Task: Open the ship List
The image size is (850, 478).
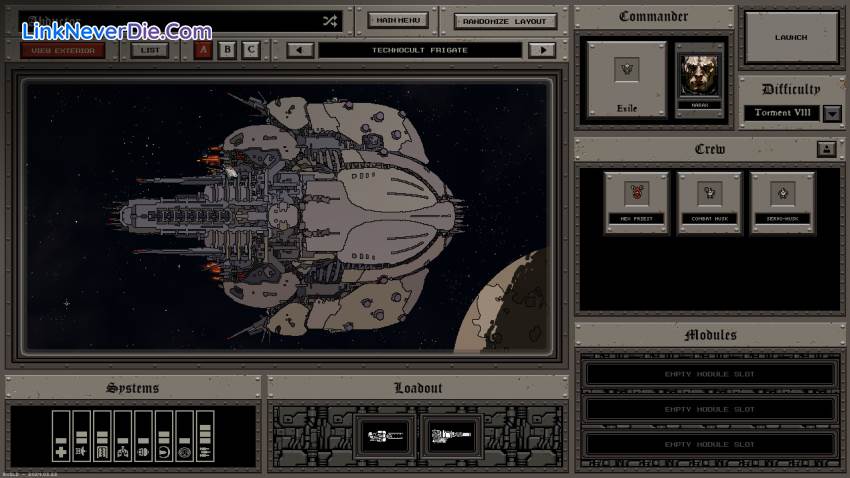Action: pyautogui.click(x=149, y=50)
